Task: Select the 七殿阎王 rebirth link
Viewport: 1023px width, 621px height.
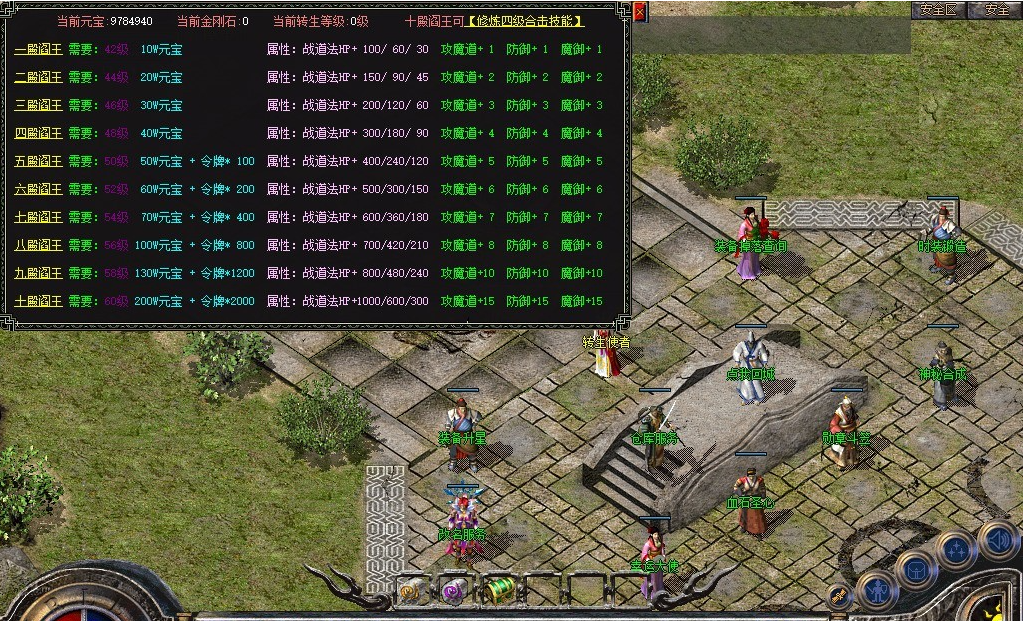Action: click(38, 217)
